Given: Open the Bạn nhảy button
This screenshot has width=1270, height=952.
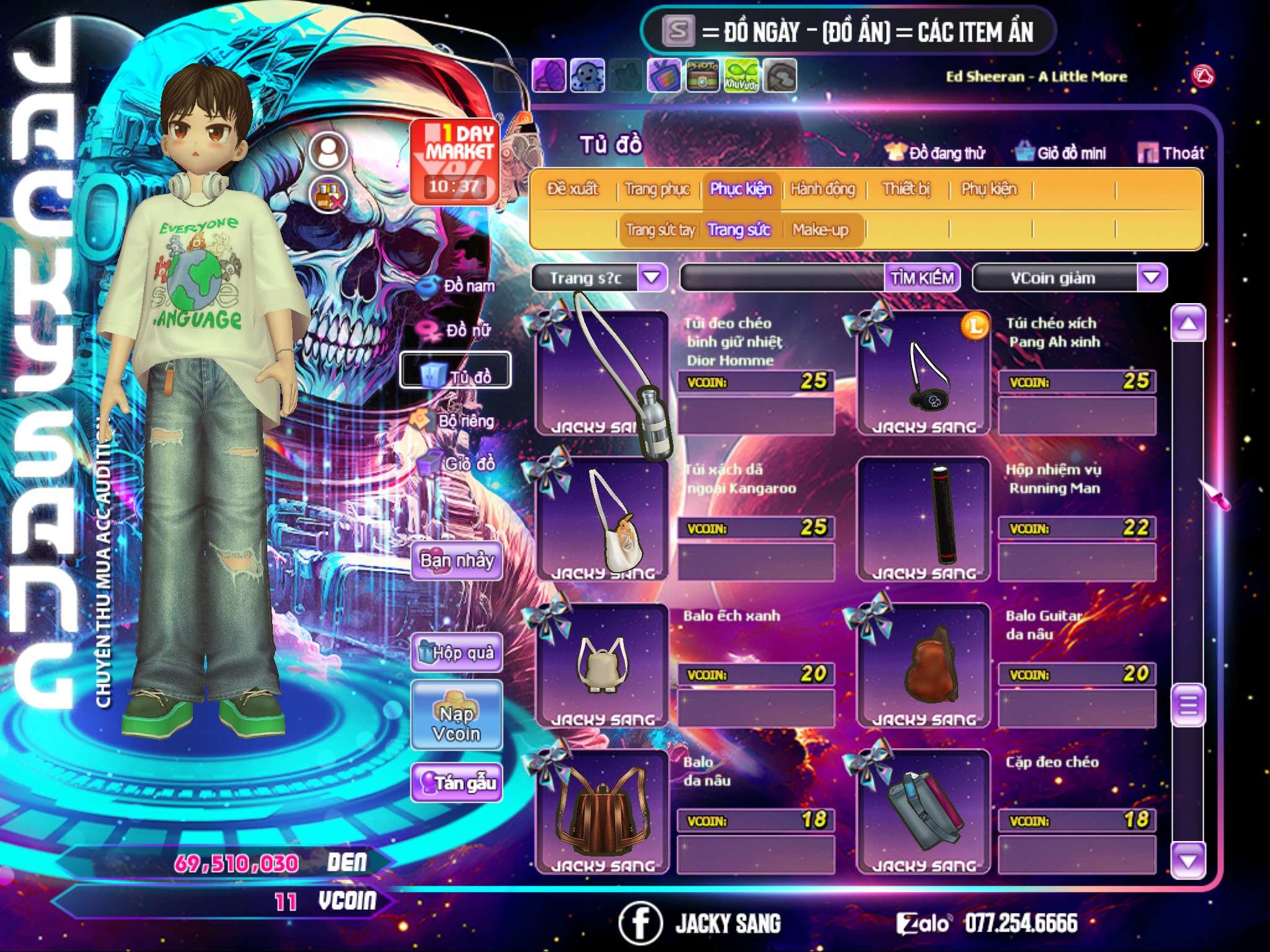Looking at the screenshot, I should [456, 561].
